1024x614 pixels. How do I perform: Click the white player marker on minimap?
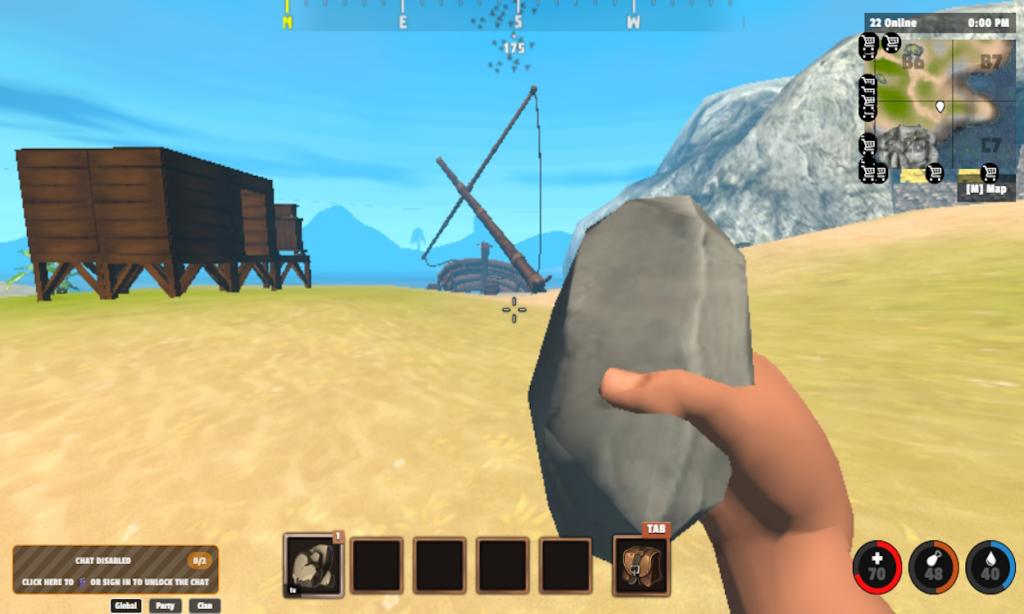[940, 105]
